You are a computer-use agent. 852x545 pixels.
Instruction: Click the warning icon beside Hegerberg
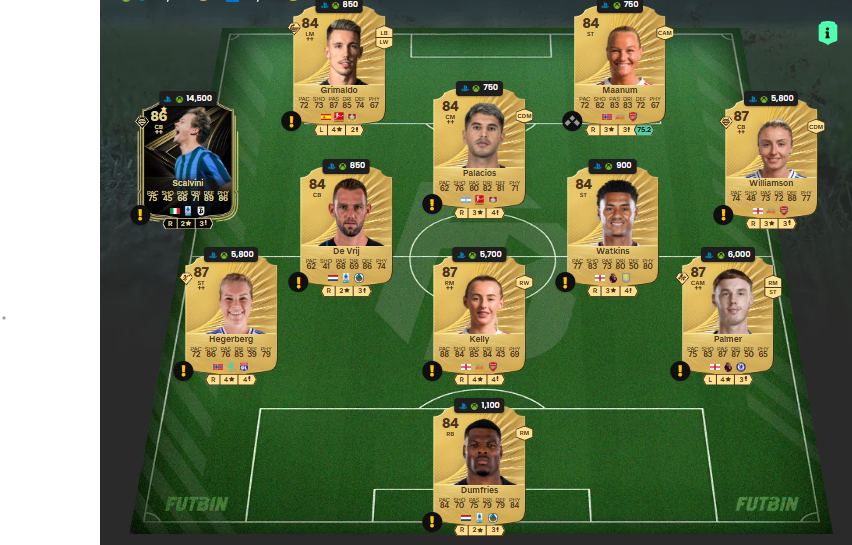coord(183,370)
